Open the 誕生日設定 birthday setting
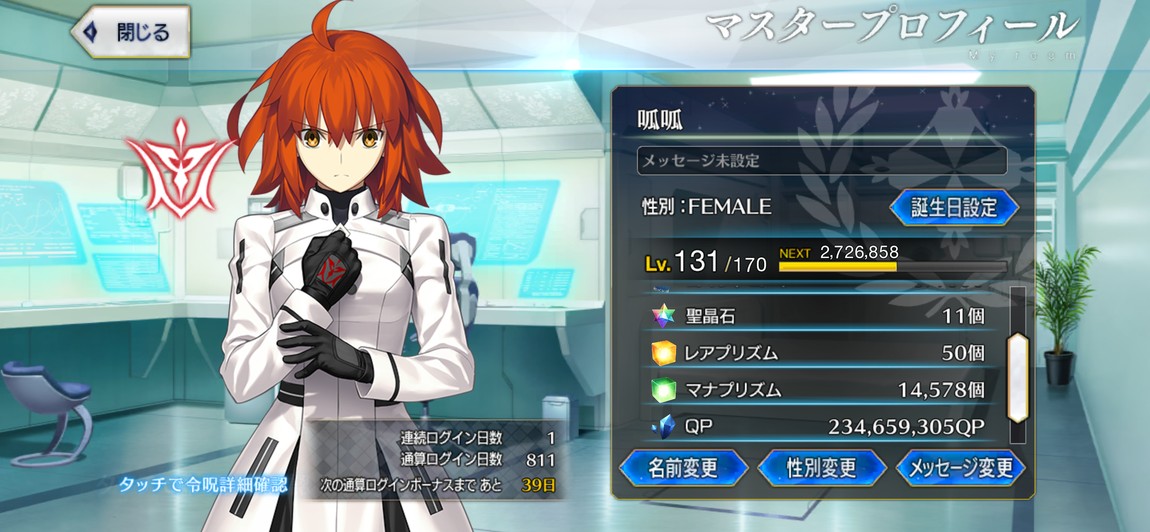 tap(953, 207)
